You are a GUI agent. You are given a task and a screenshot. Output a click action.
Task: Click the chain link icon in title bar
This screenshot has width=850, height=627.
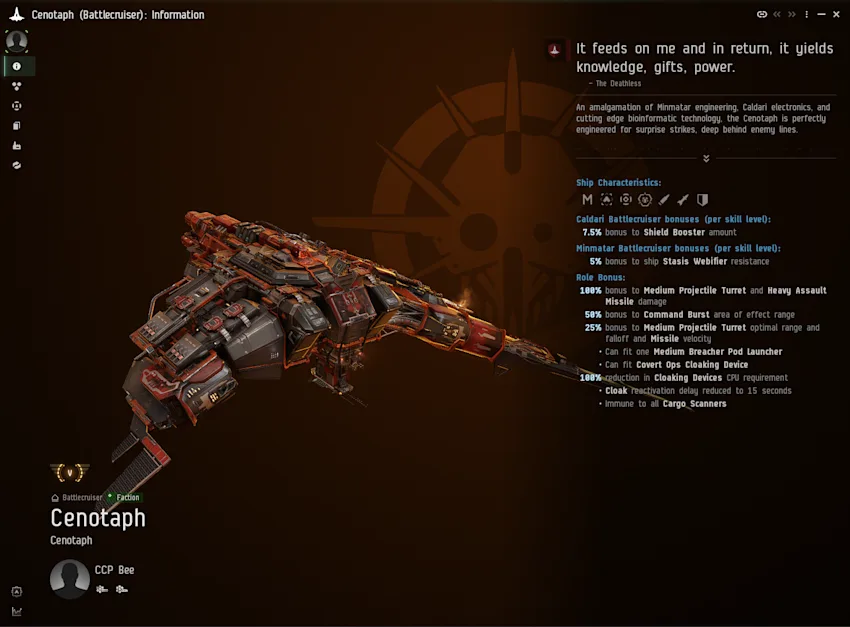(x=762, y=15)
